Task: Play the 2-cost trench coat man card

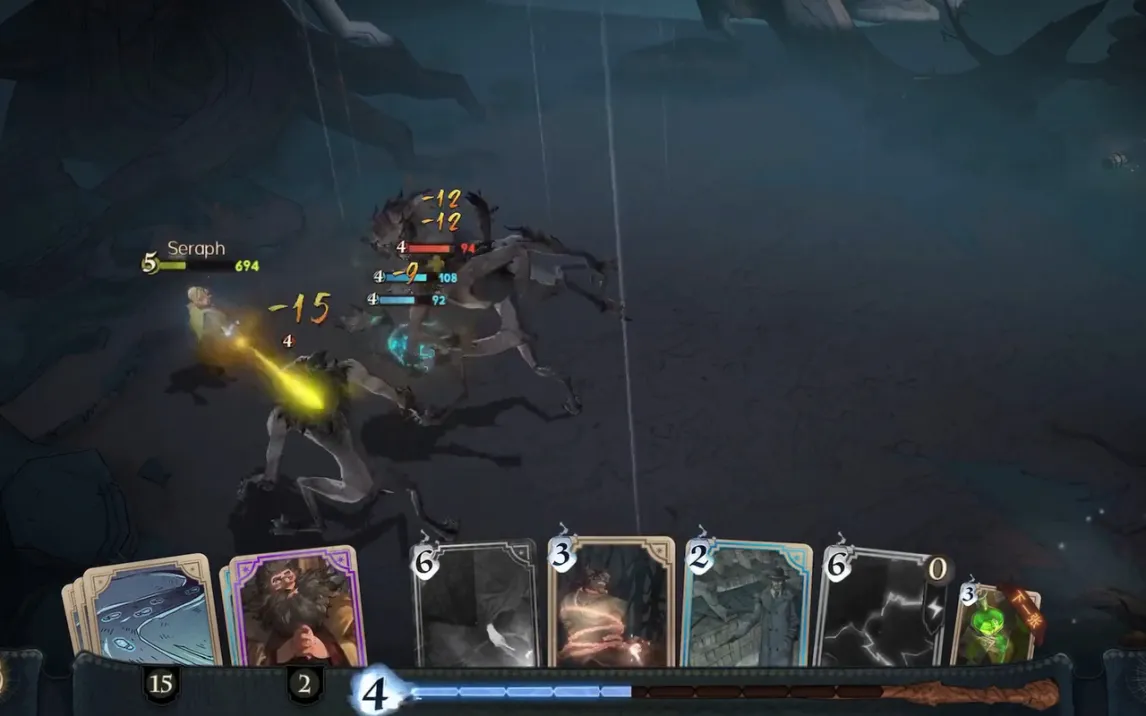Action: (746, 605)
